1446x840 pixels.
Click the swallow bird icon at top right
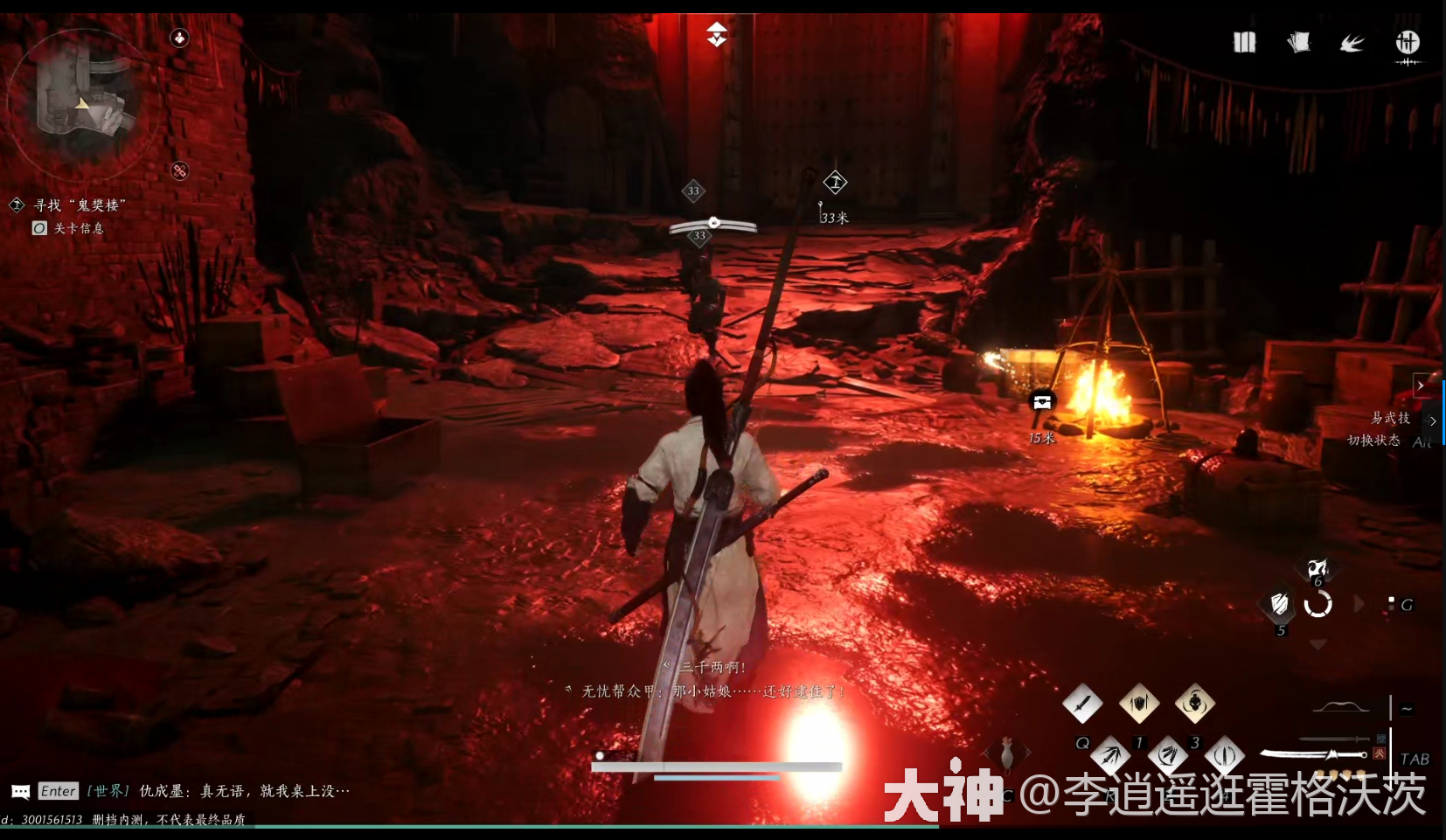pyautogui.click(x=1352, y=41)
